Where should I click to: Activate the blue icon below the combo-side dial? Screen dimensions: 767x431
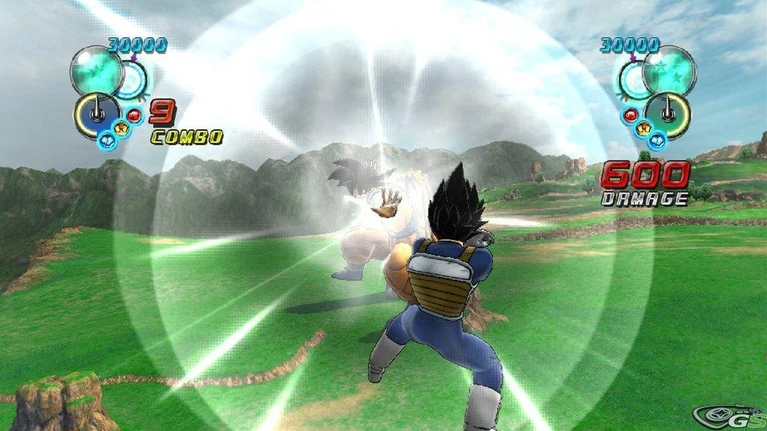(x=106, y=139)
